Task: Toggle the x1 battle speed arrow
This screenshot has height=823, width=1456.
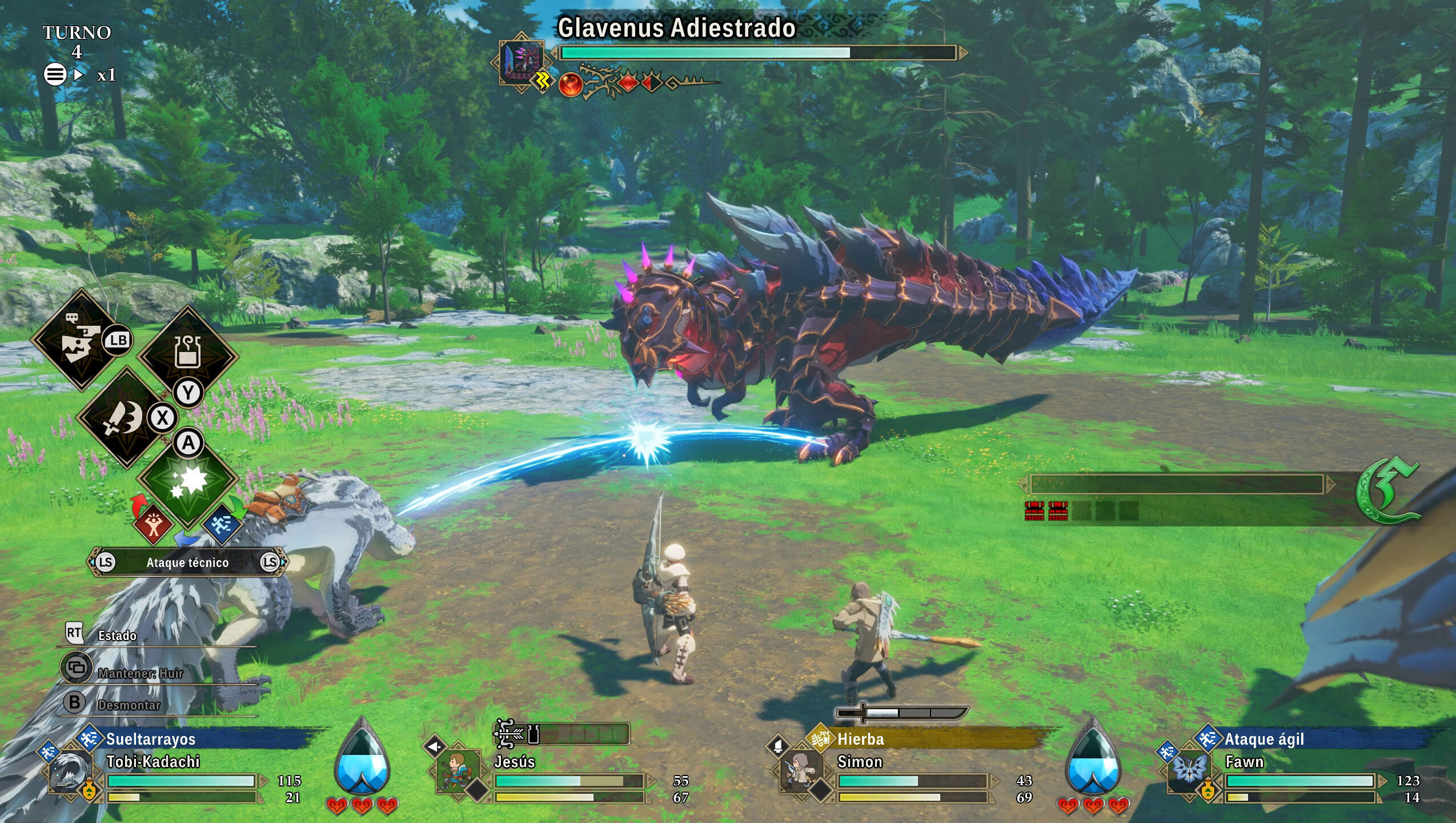Action: 79,74
